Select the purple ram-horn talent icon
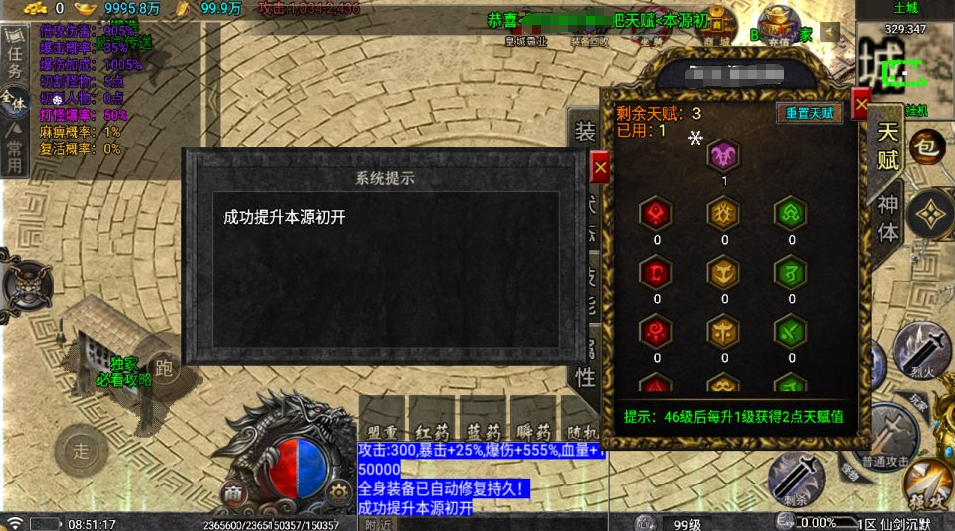Screen dimensions: 955x531 click(723, 156)
